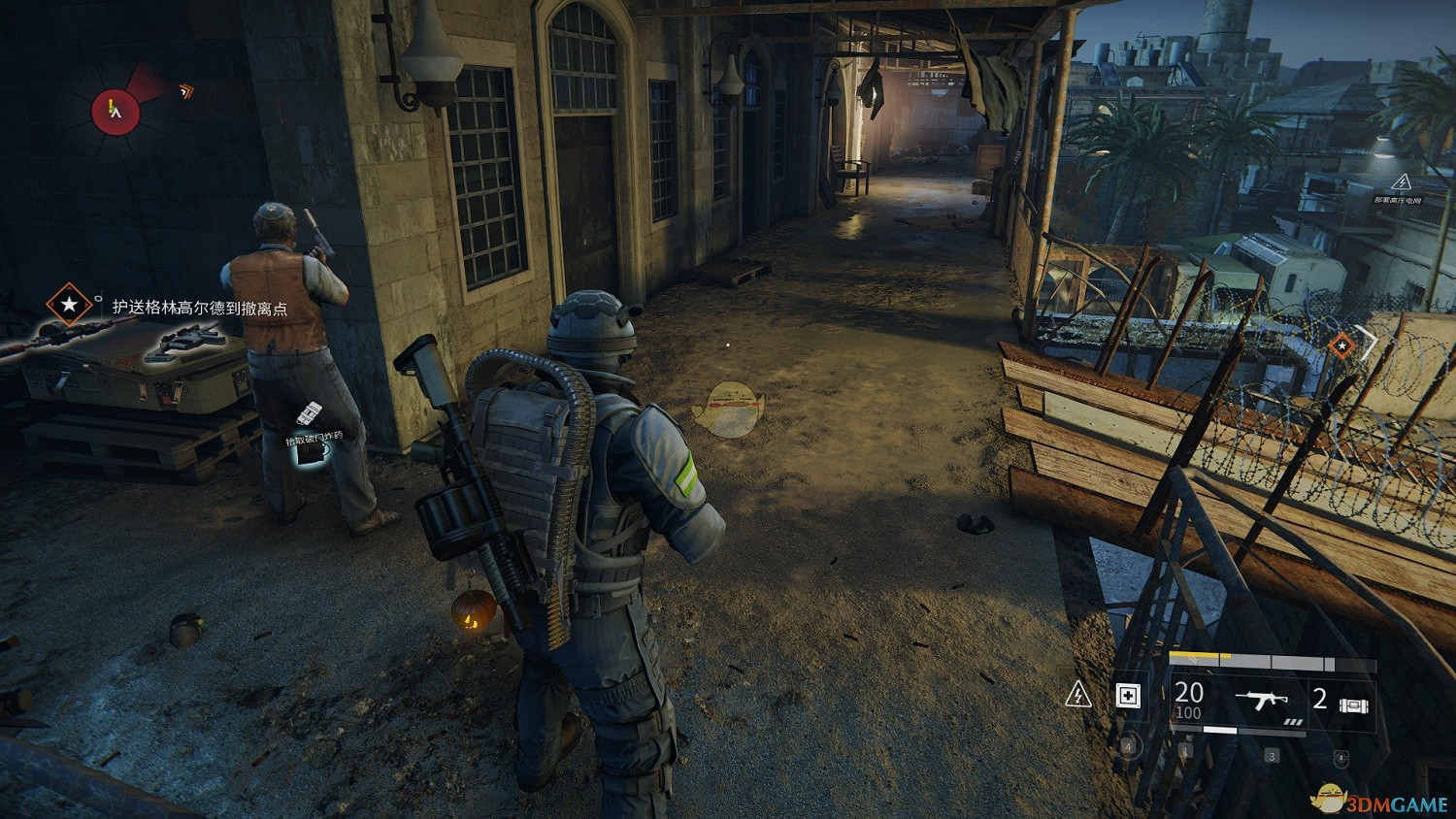Image resolution: width=1456 pixels, height=819 pixels.
Task: Select the escort objective star diamond icon
Action: (69, 305)
